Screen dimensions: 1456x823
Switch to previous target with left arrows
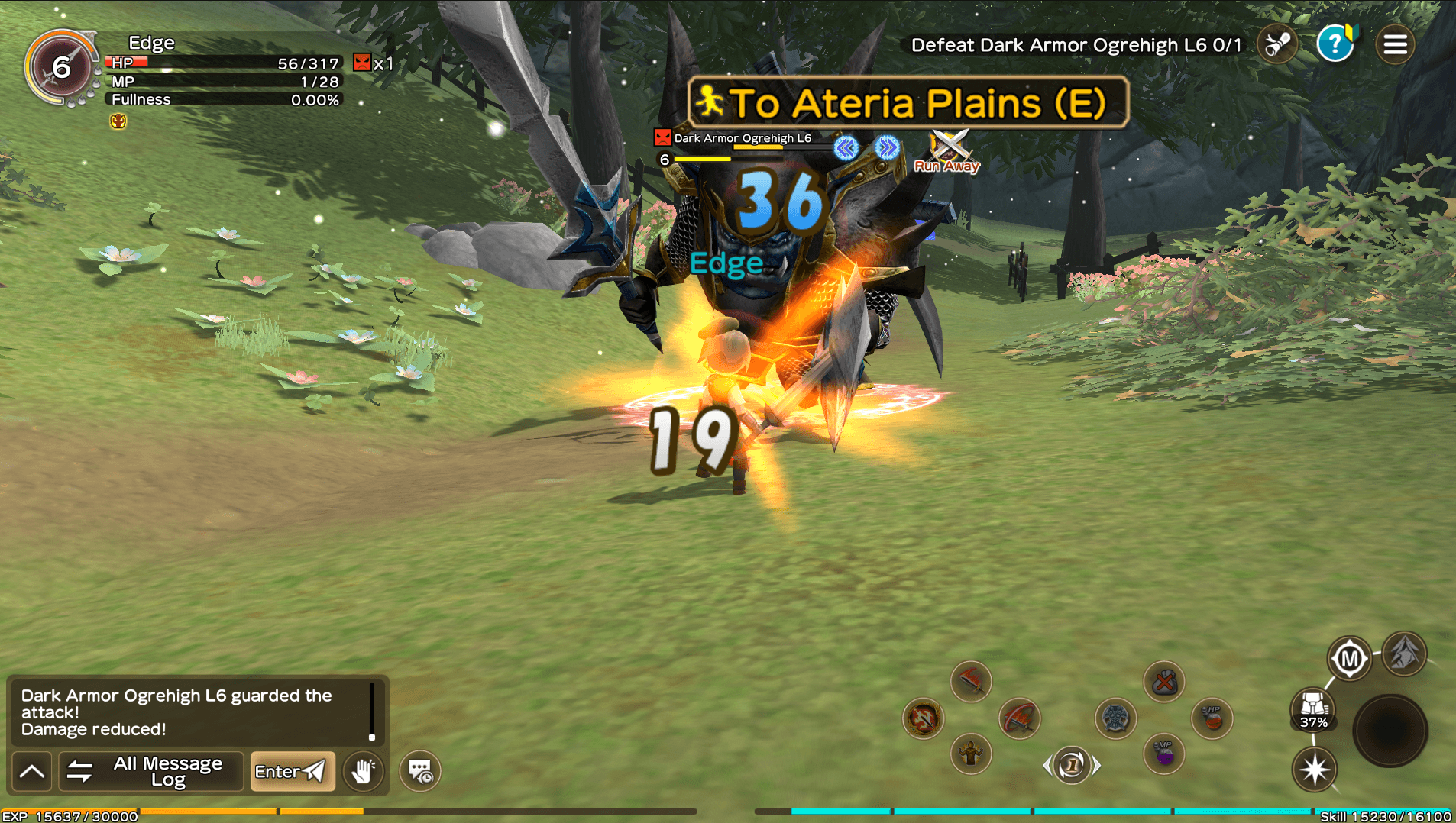[846, 147]
